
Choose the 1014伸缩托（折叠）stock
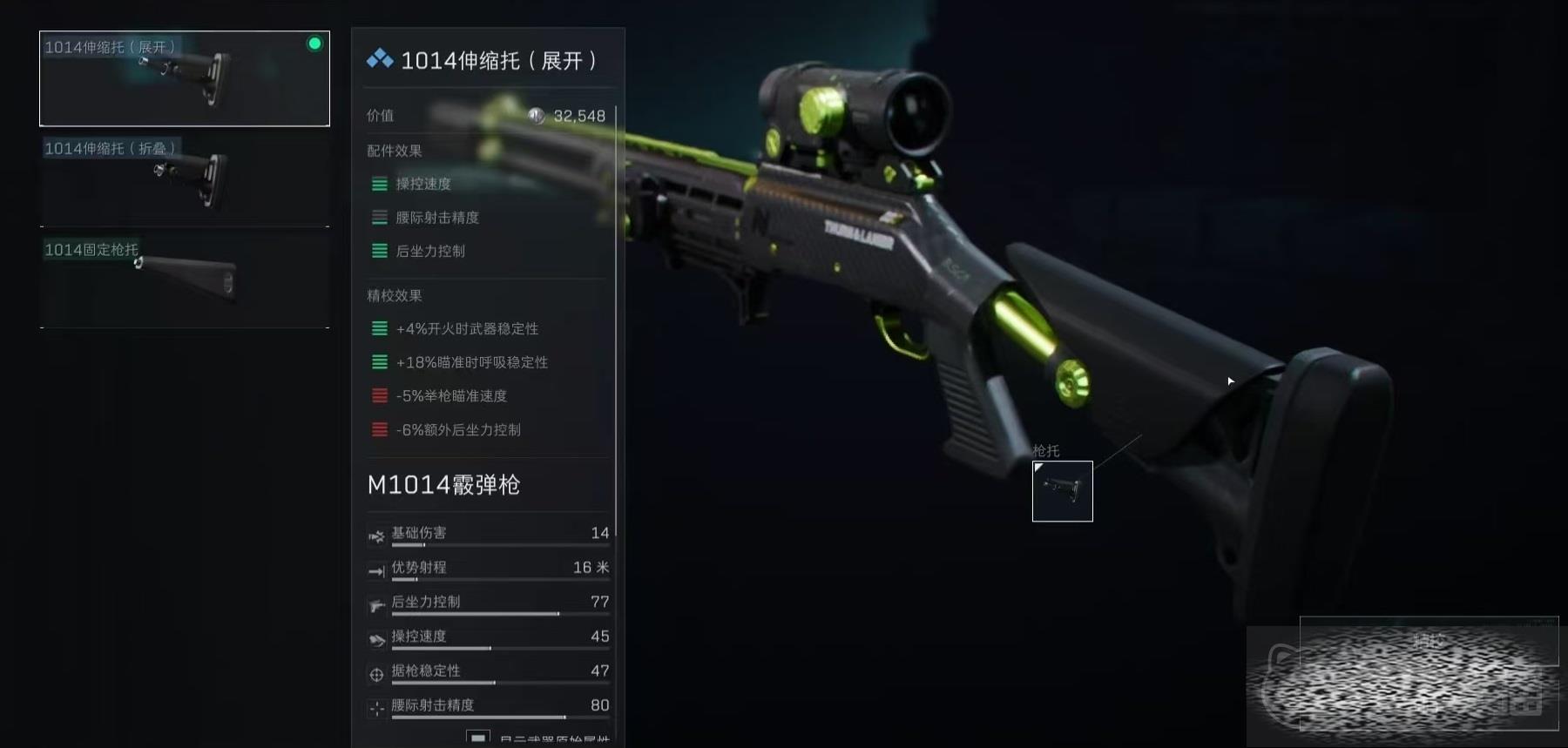(x=184, y=180)
